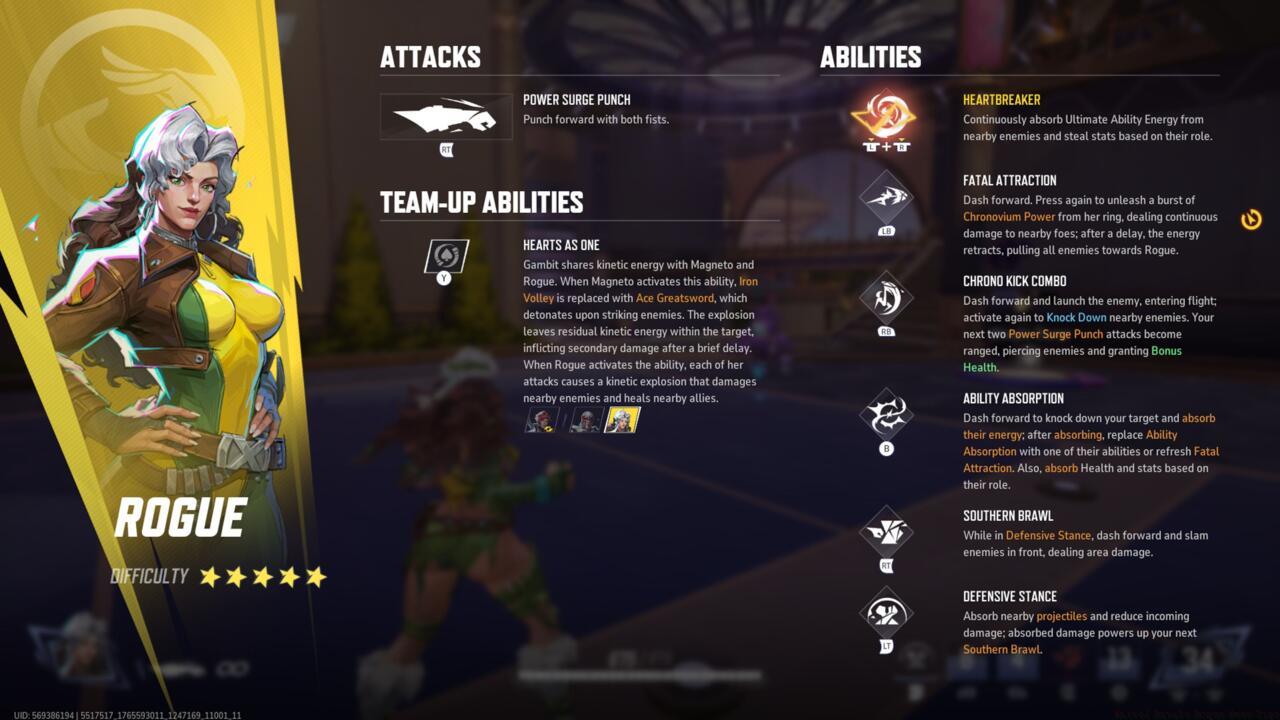1280x720 pixels.
Task: Click the ATTACKS section header
Action: (430, 57)
